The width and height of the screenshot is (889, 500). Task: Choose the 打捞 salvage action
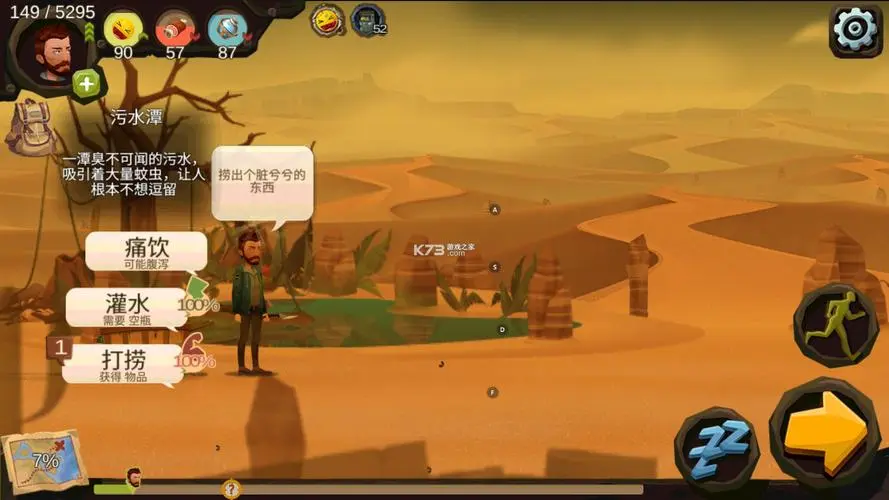123,362
